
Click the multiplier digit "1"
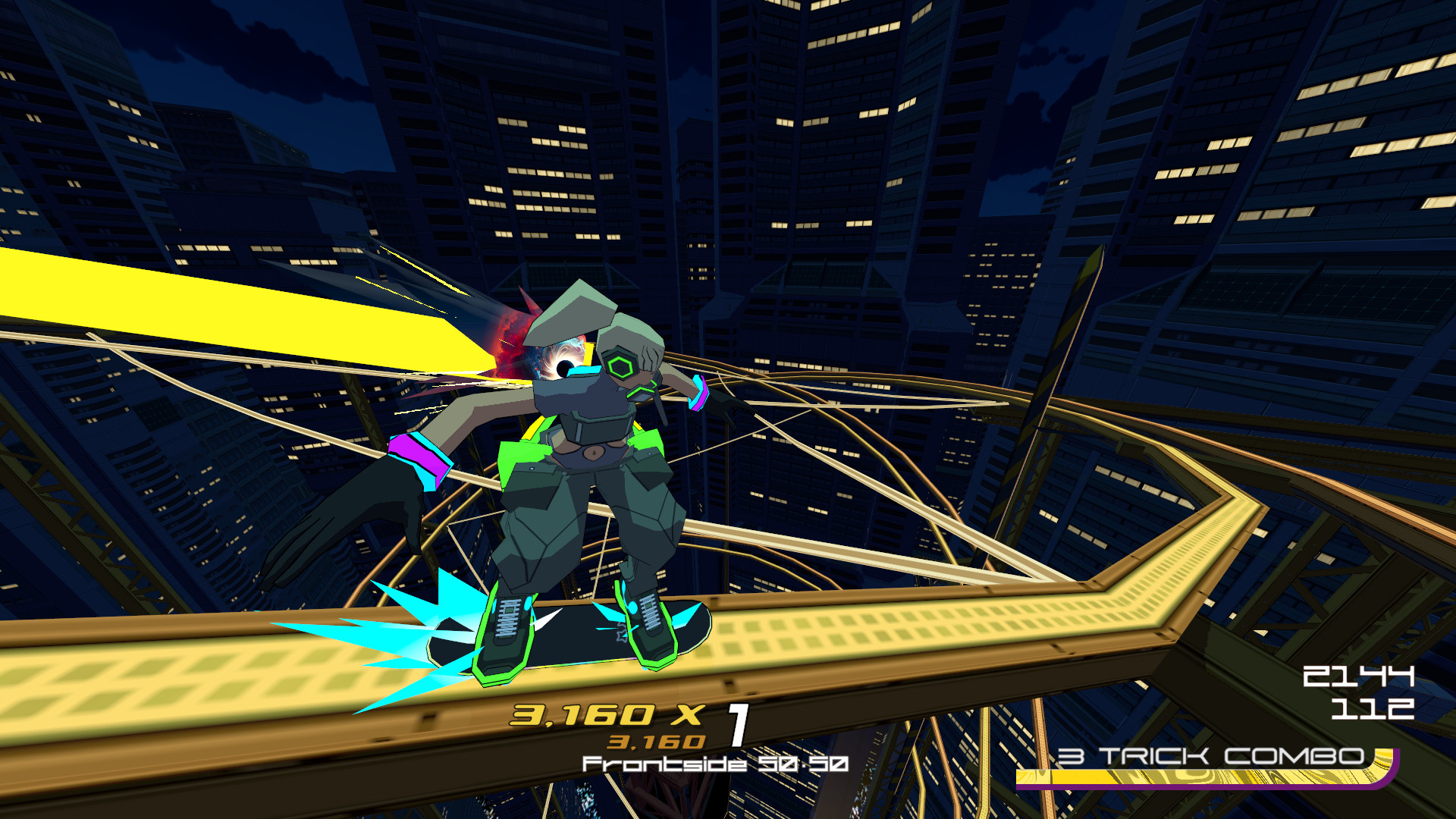coord(739,724)
